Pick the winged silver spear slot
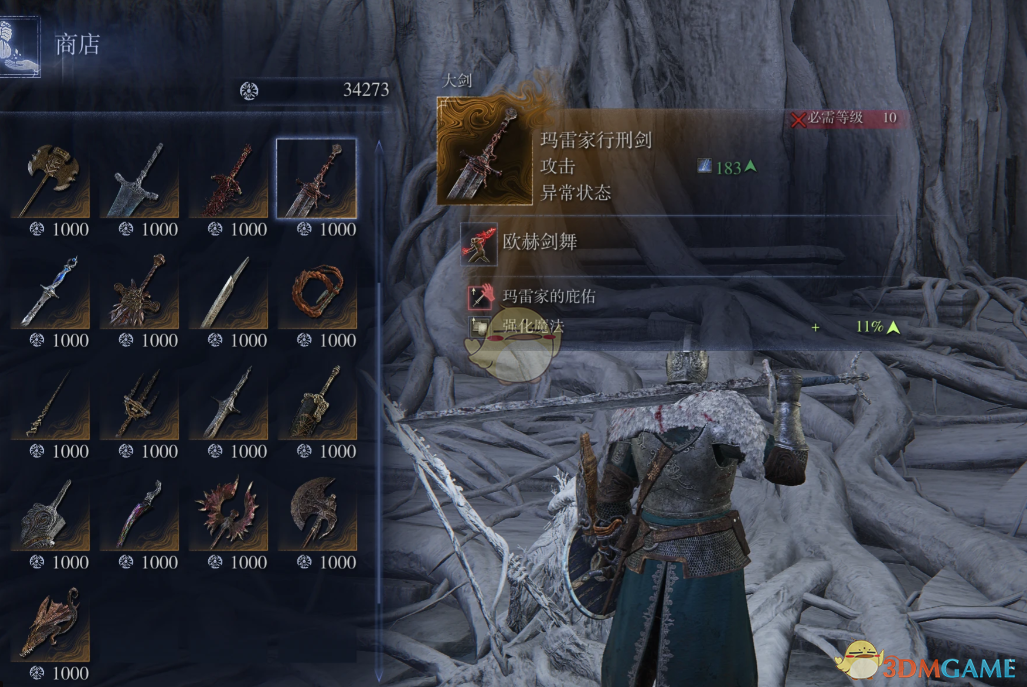1027x687 pixels. (x=228, y=402)
